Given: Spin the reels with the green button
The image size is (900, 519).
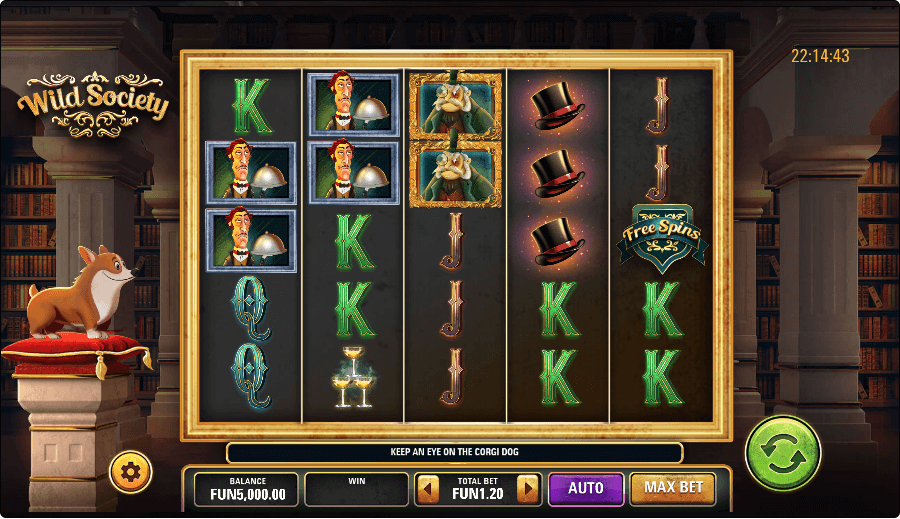Looking at the screenshot, I should click(782, 453).
